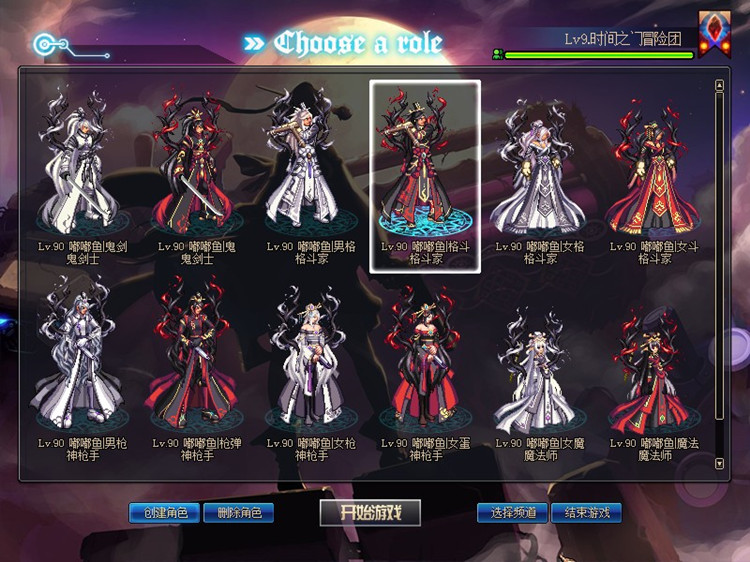750x562 pixels.
Task: Click the 删除角色 (delete character) button
Action: pos(238,513)
